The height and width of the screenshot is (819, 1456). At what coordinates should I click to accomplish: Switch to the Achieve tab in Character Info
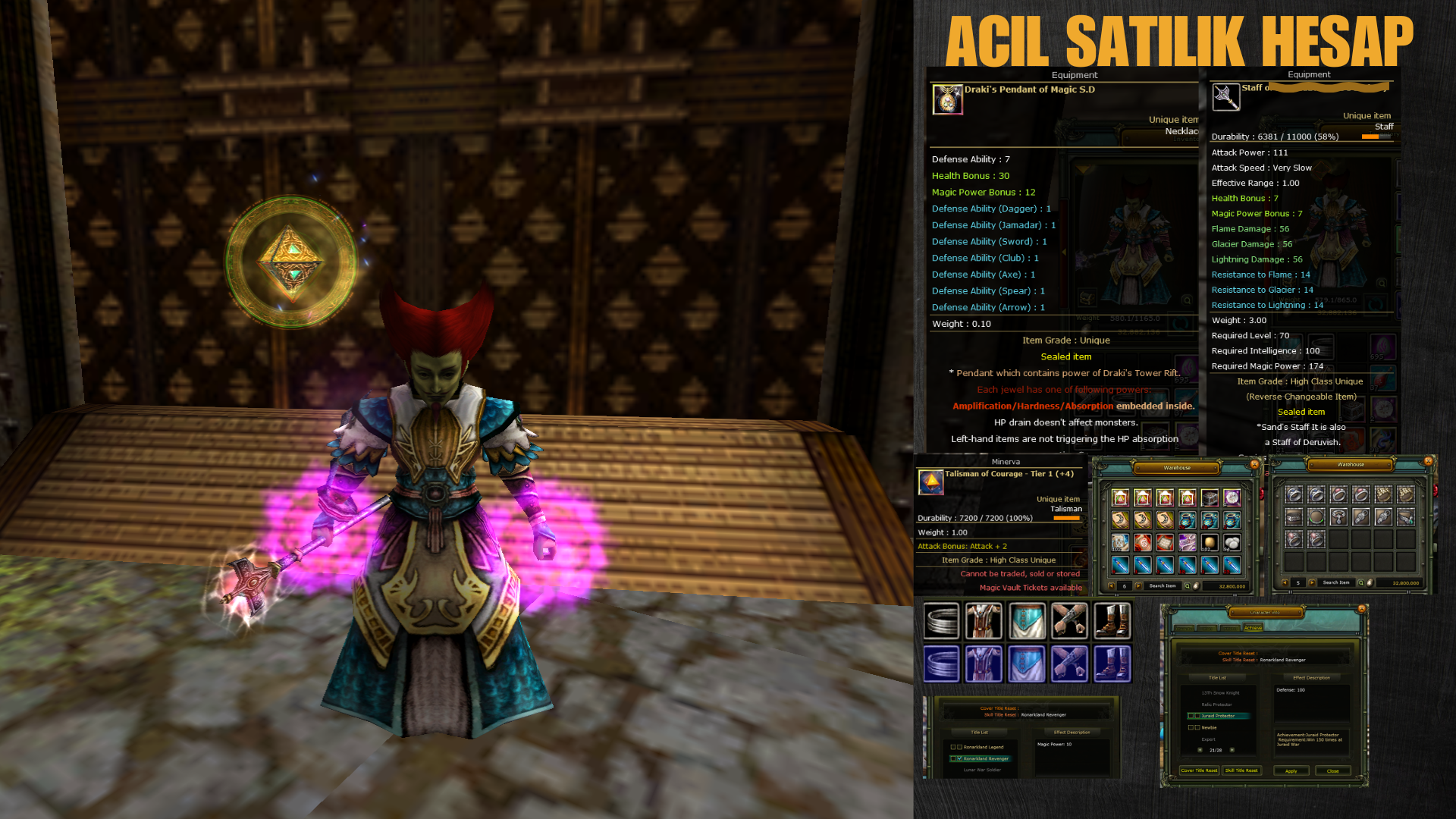(x=1253, y=628)
